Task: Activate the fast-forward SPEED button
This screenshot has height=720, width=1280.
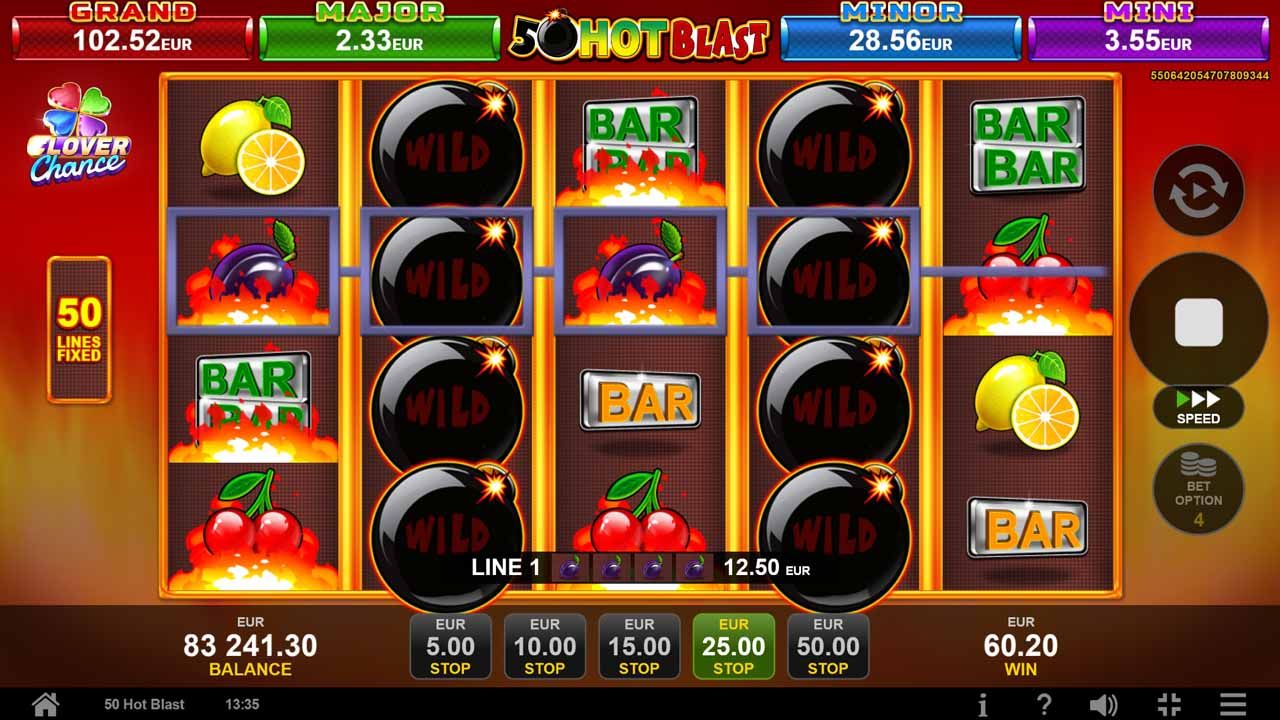Action: click(1198, 407)
